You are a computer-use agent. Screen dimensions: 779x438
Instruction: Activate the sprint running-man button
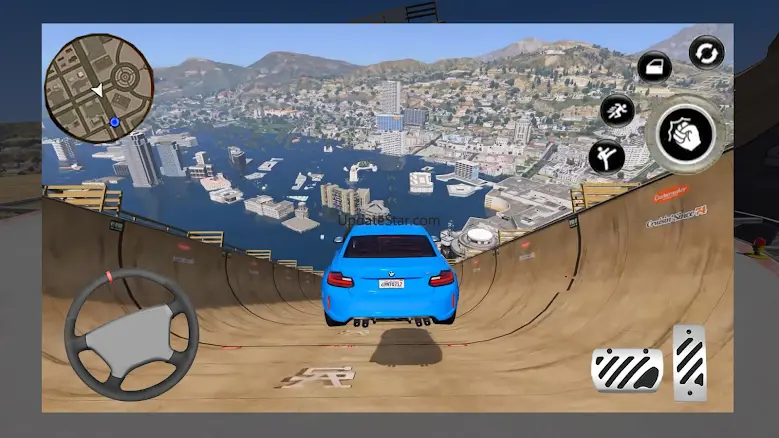tap(617, 110)
